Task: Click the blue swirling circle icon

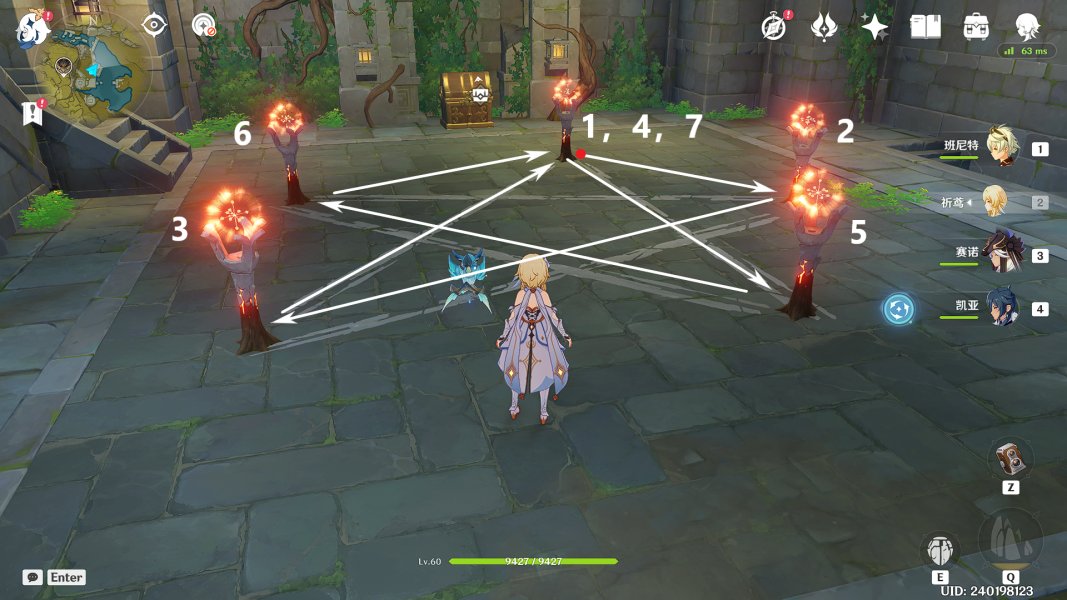Action: pos(898,309)
